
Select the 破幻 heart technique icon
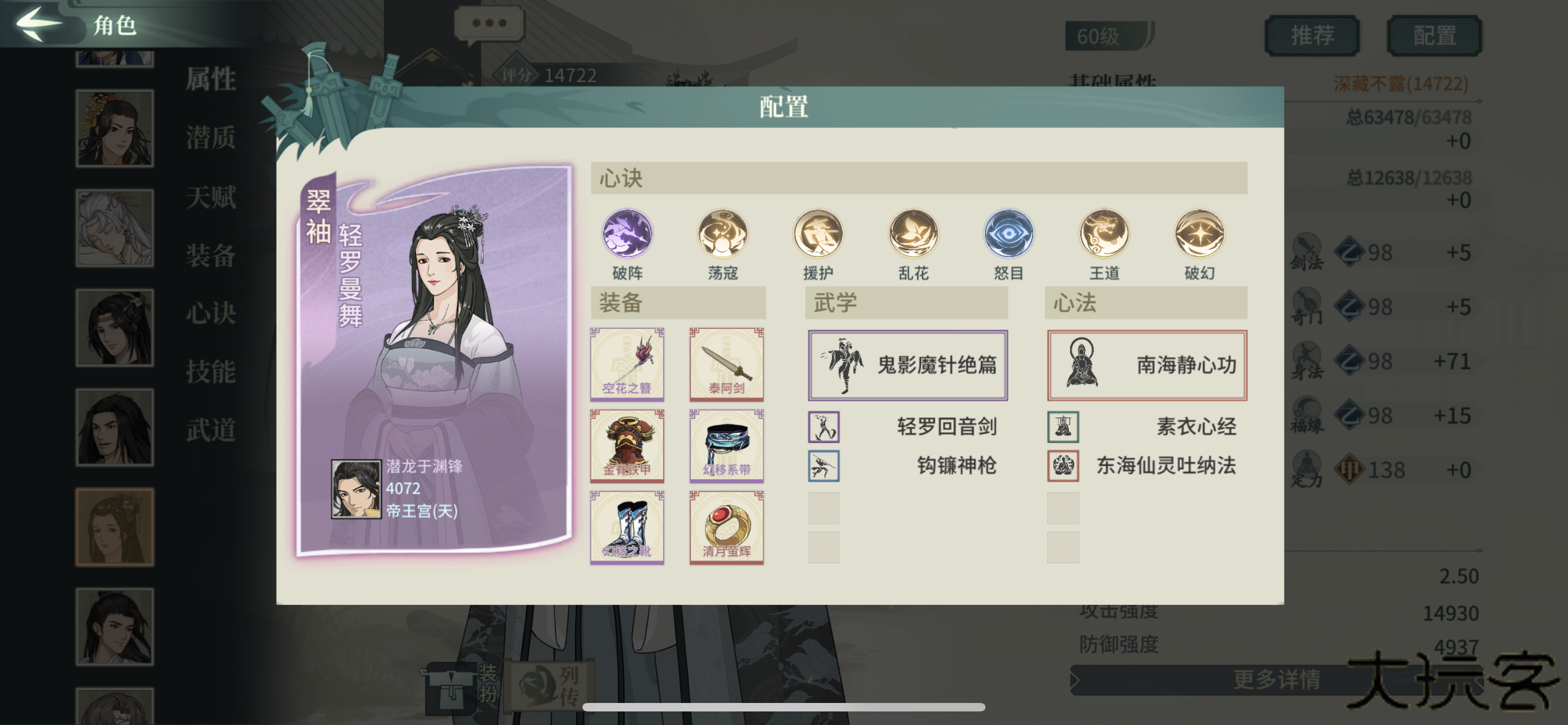(1198, 236)
